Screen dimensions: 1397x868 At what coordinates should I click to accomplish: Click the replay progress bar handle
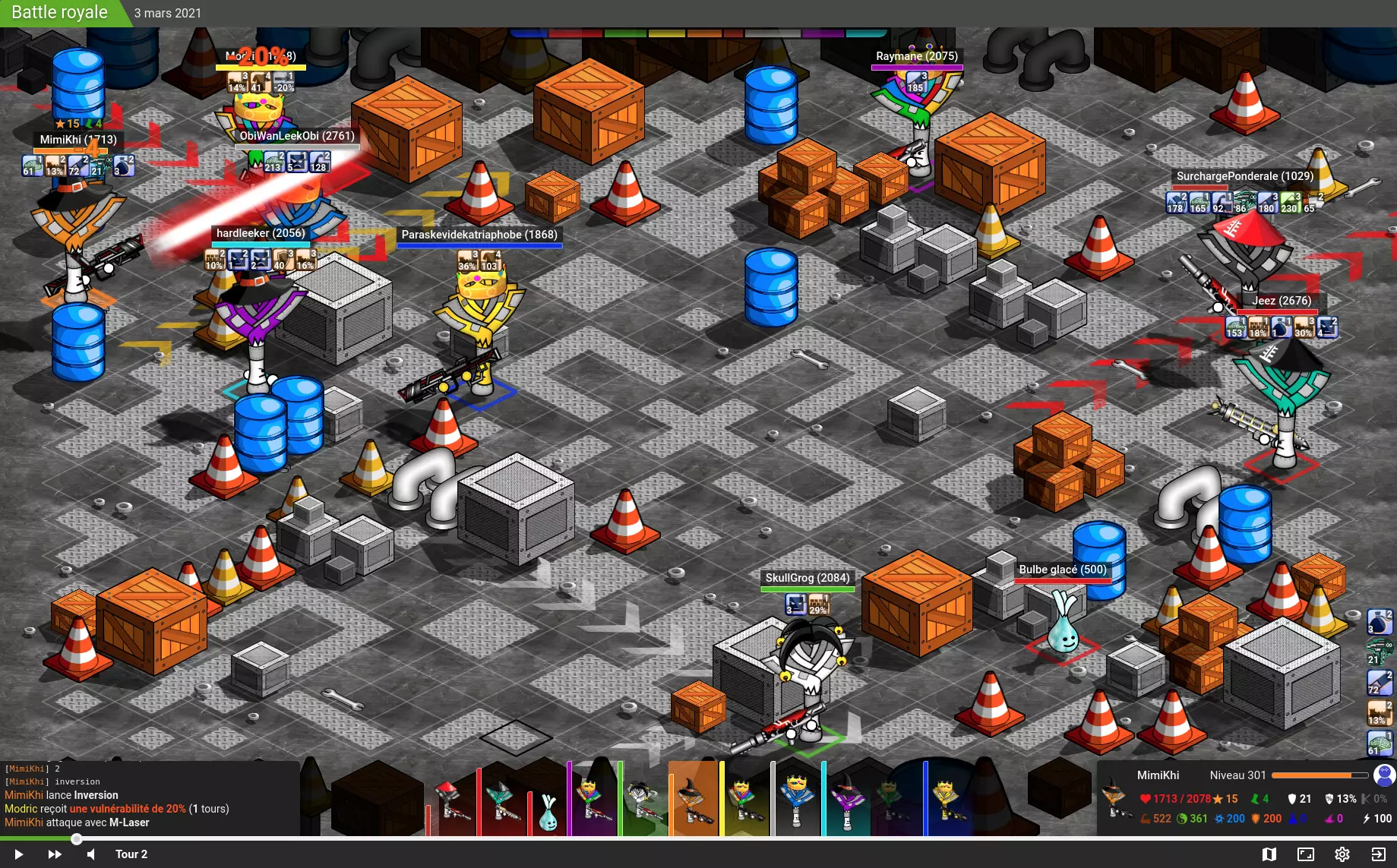click(77, 839)
